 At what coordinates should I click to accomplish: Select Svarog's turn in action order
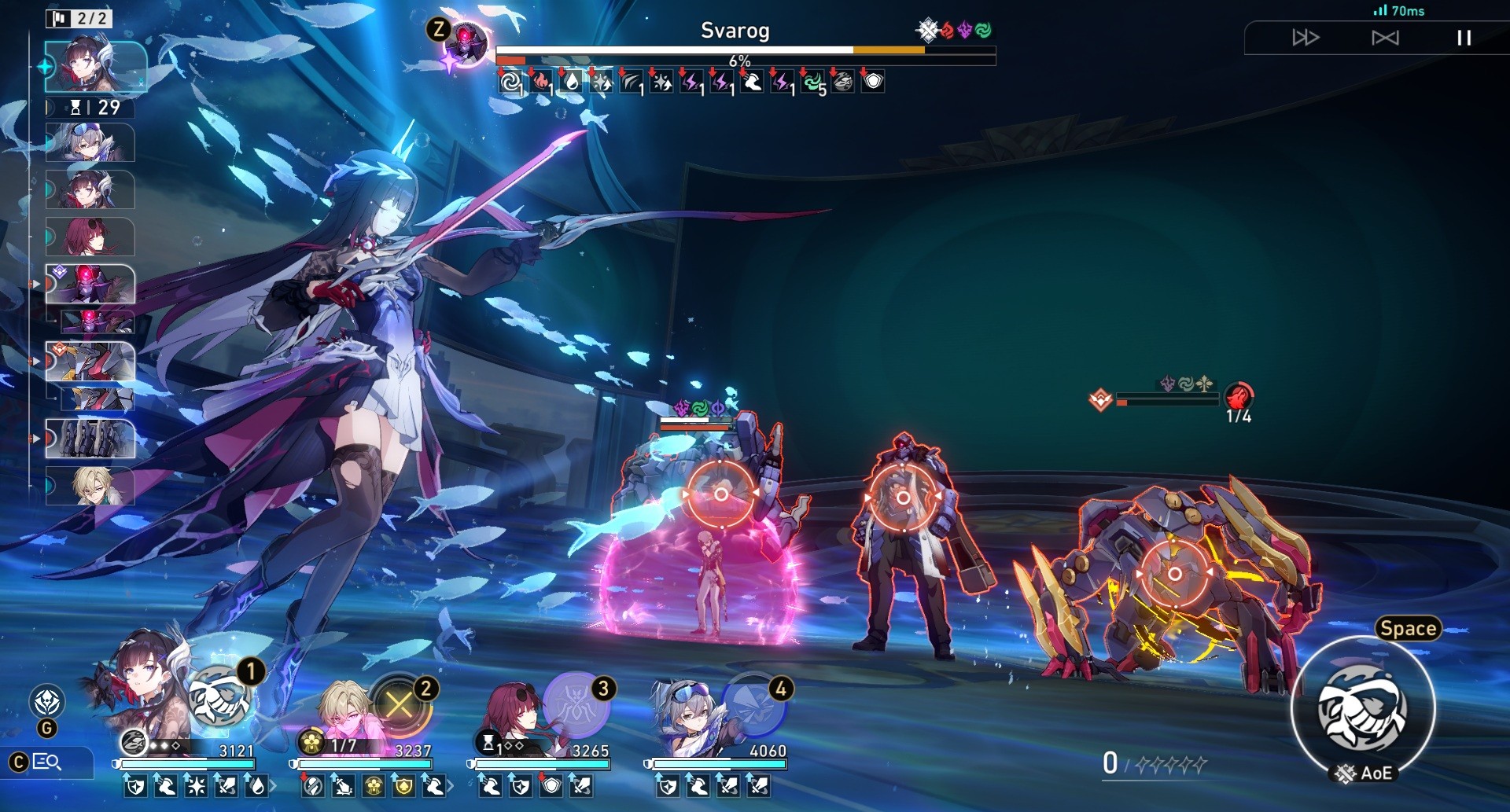point(90,285)
